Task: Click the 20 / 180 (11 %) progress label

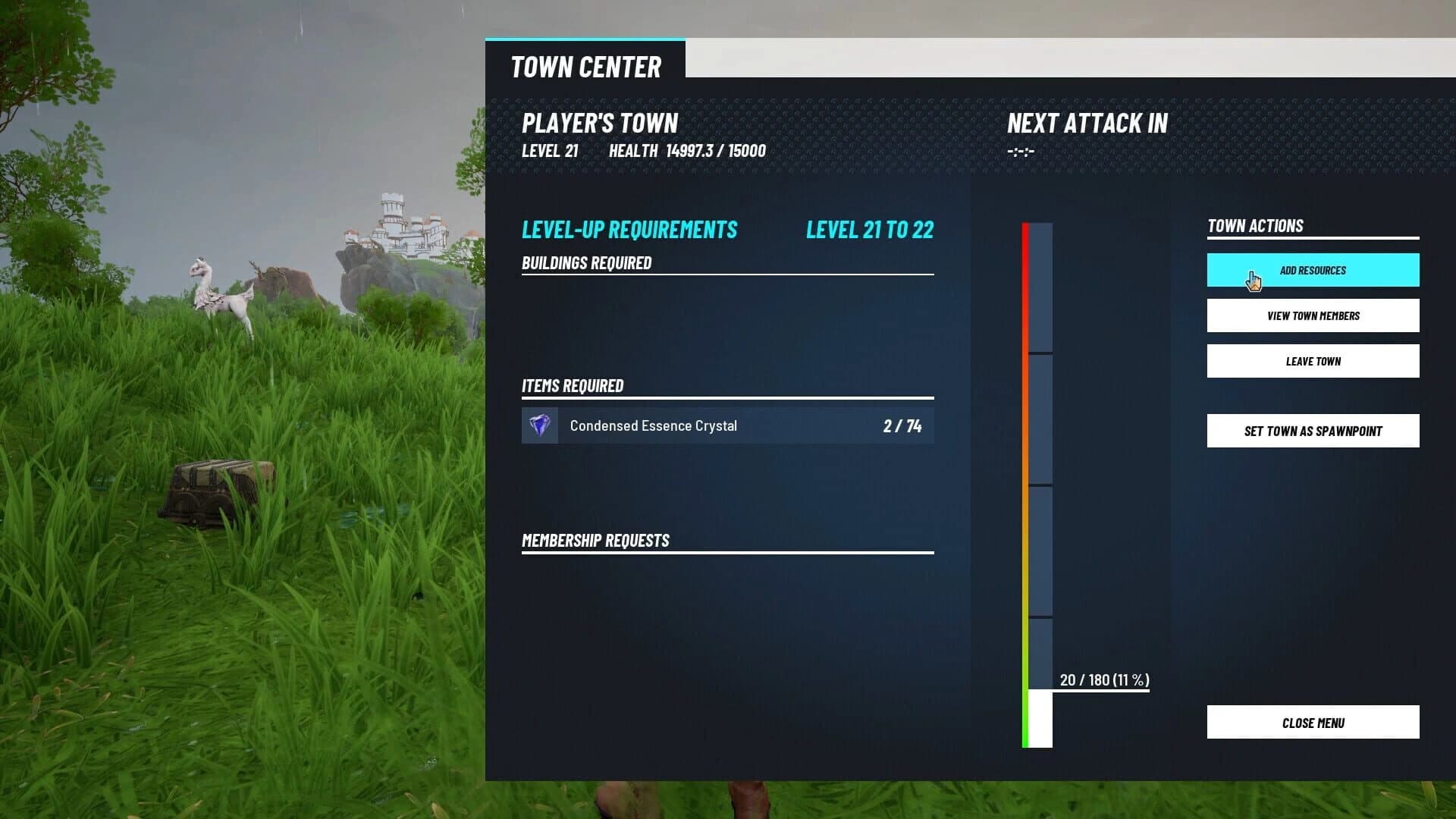Action: coord(1103,680)
